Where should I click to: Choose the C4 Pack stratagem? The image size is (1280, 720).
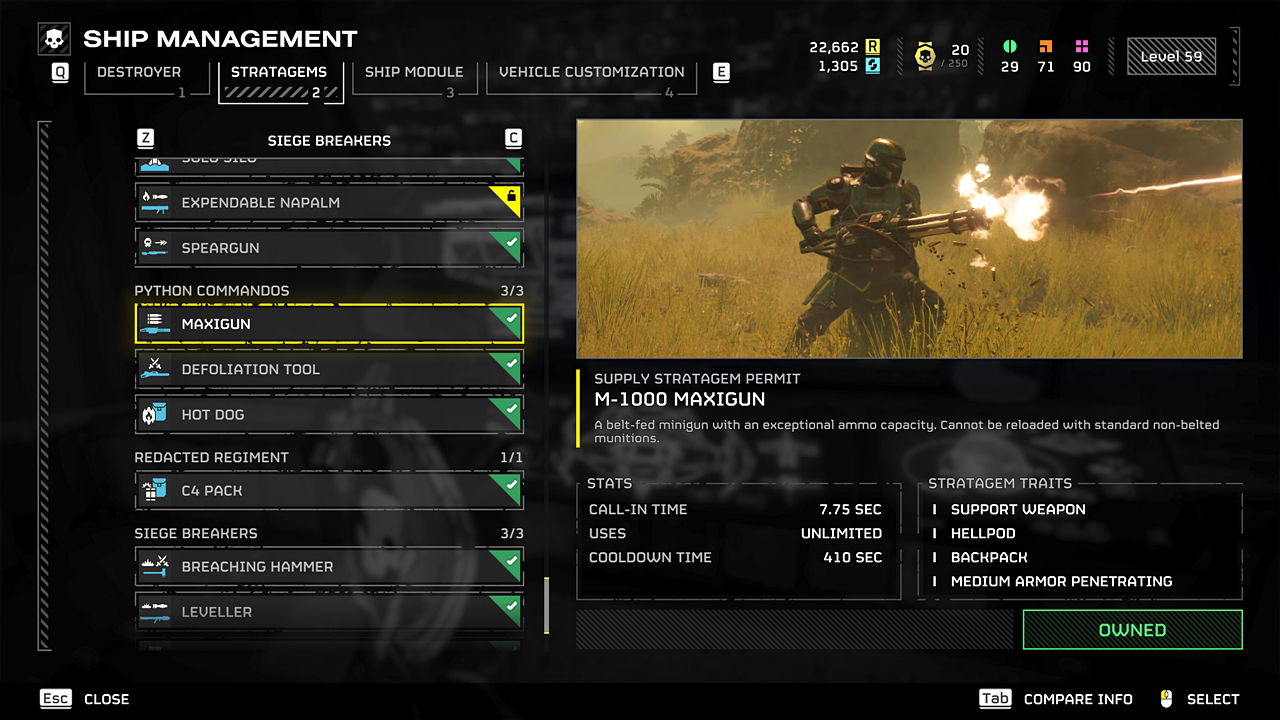coord(328,490)
